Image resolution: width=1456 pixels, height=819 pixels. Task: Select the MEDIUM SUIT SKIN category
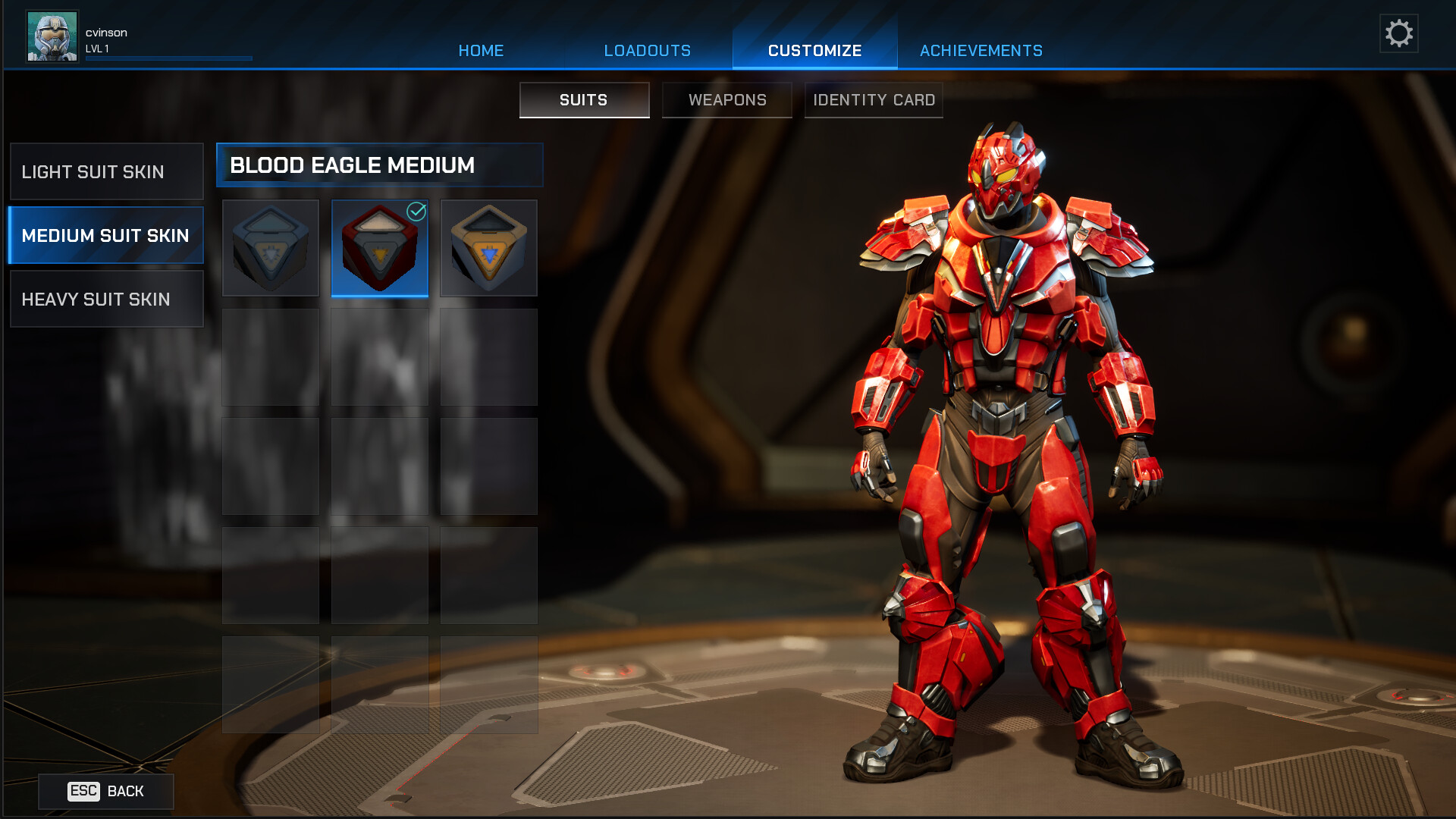click(x=105, y=235)
